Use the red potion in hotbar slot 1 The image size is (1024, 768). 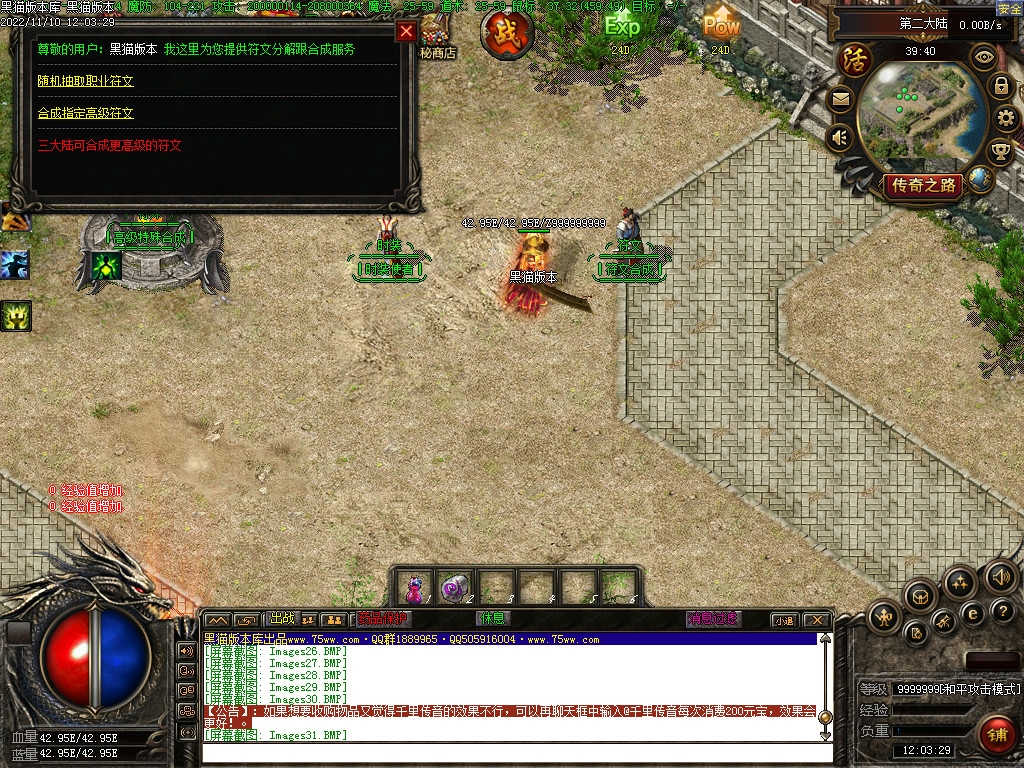[x=415, y=587]
